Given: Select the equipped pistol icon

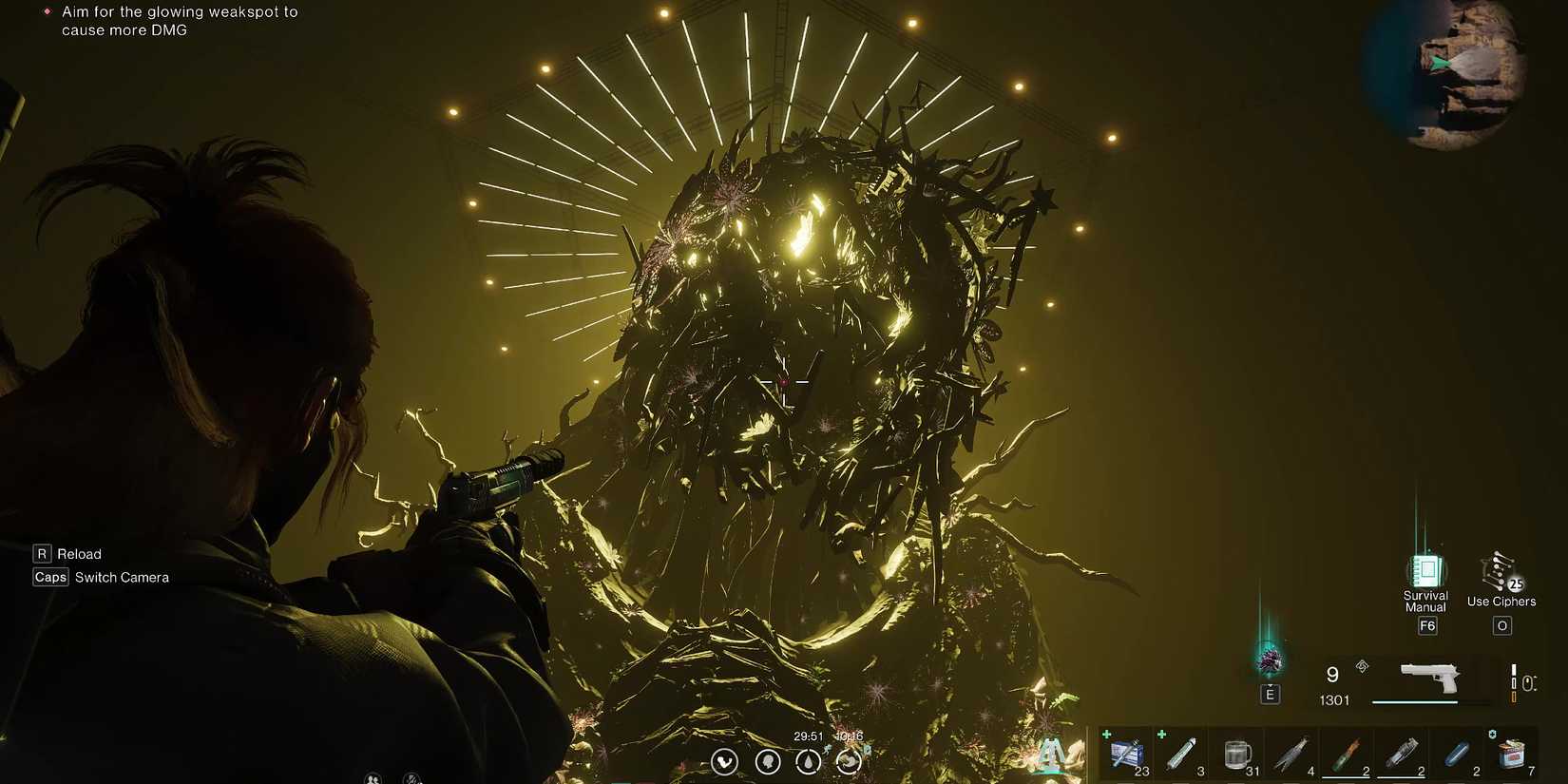Looking at the screenshot, I should [1430, 677].
